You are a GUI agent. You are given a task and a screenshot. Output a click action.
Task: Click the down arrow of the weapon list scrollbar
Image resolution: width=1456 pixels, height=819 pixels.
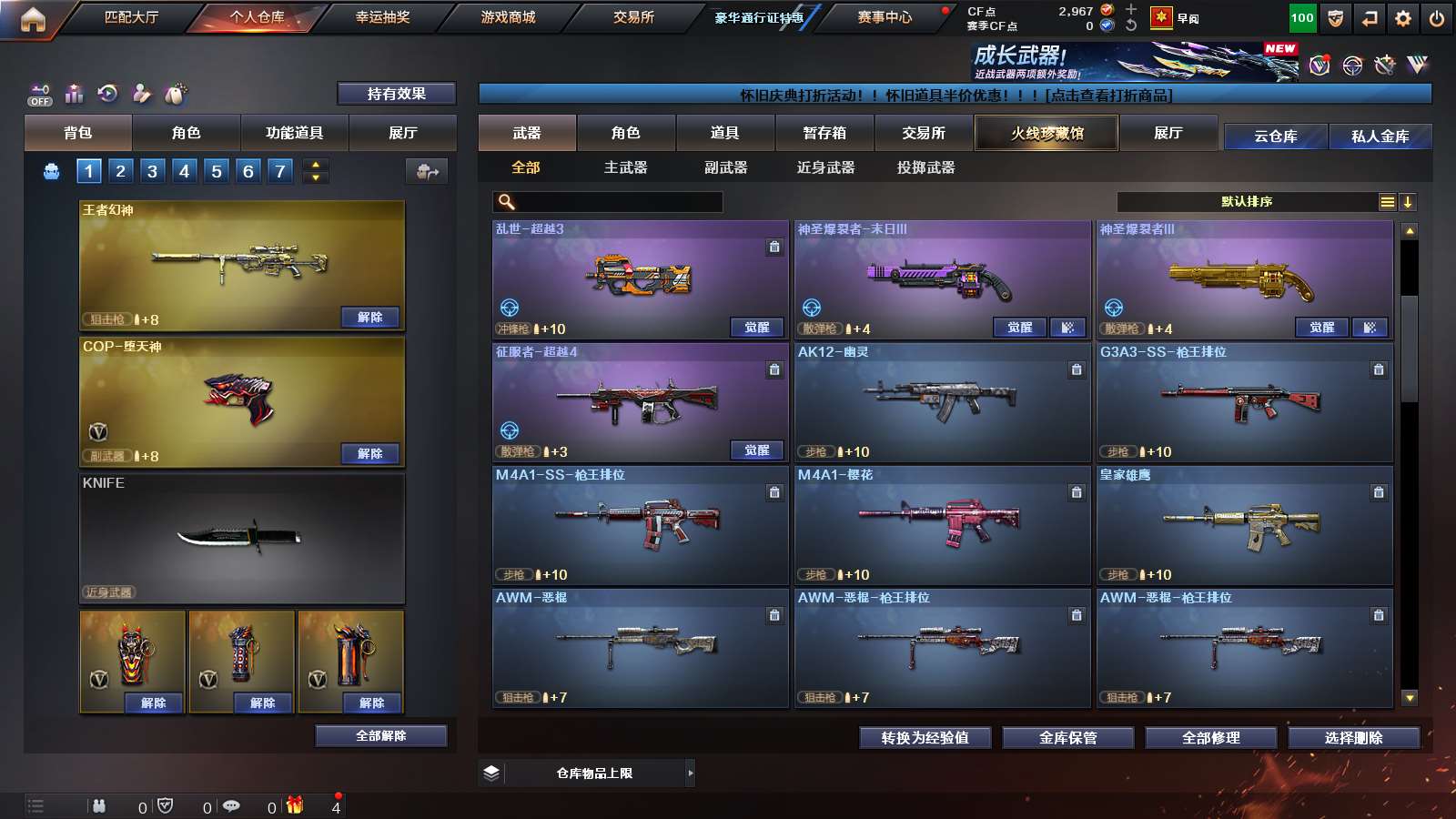(1410, 699)
